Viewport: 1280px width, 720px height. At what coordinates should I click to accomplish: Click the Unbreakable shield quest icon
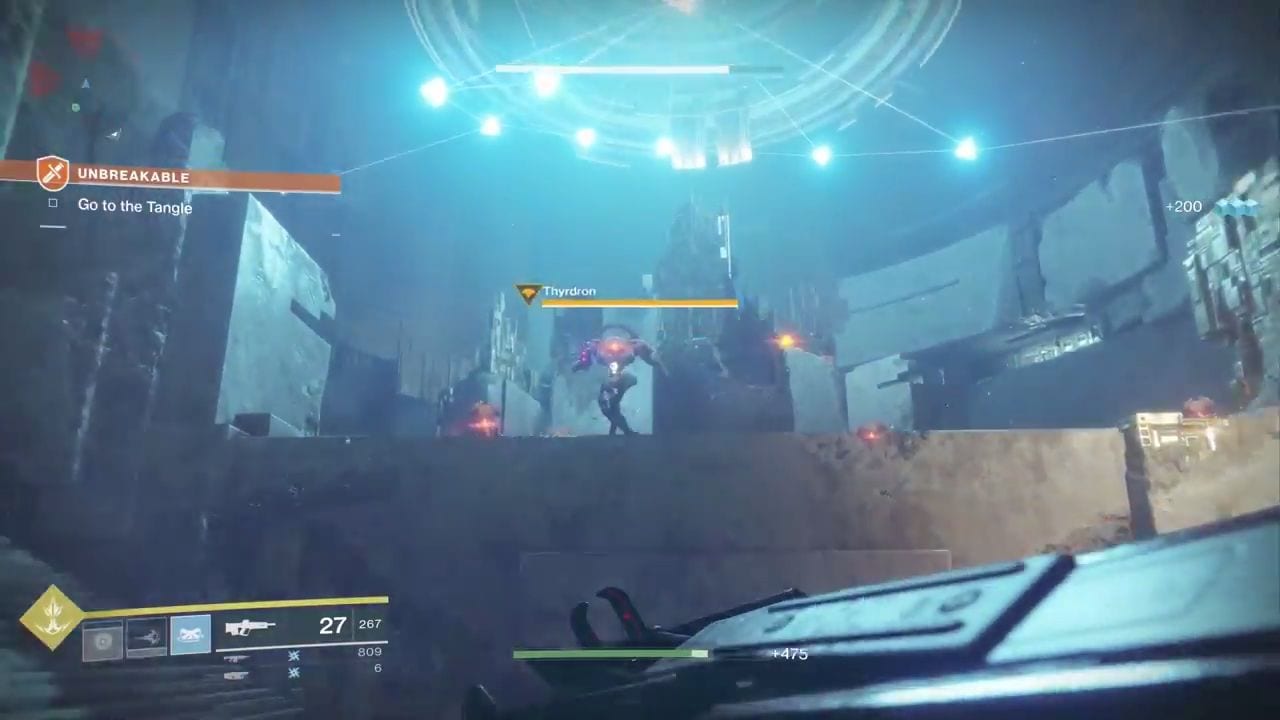(x=52, y=173)
